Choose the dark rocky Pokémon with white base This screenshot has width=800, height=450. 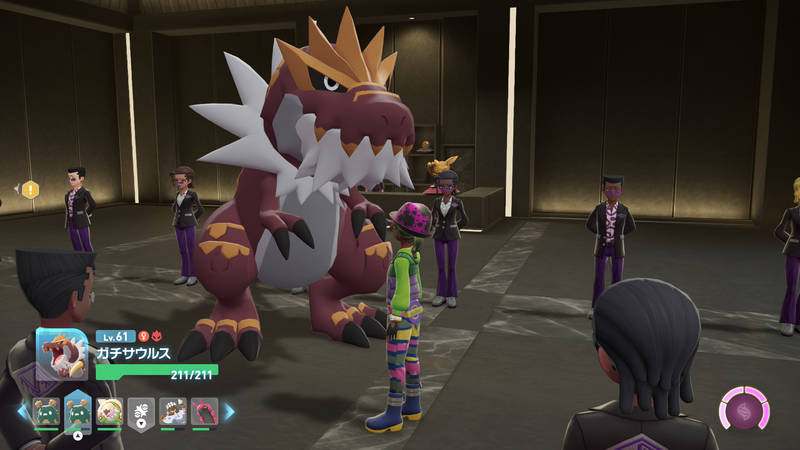[x=173, y=411]
